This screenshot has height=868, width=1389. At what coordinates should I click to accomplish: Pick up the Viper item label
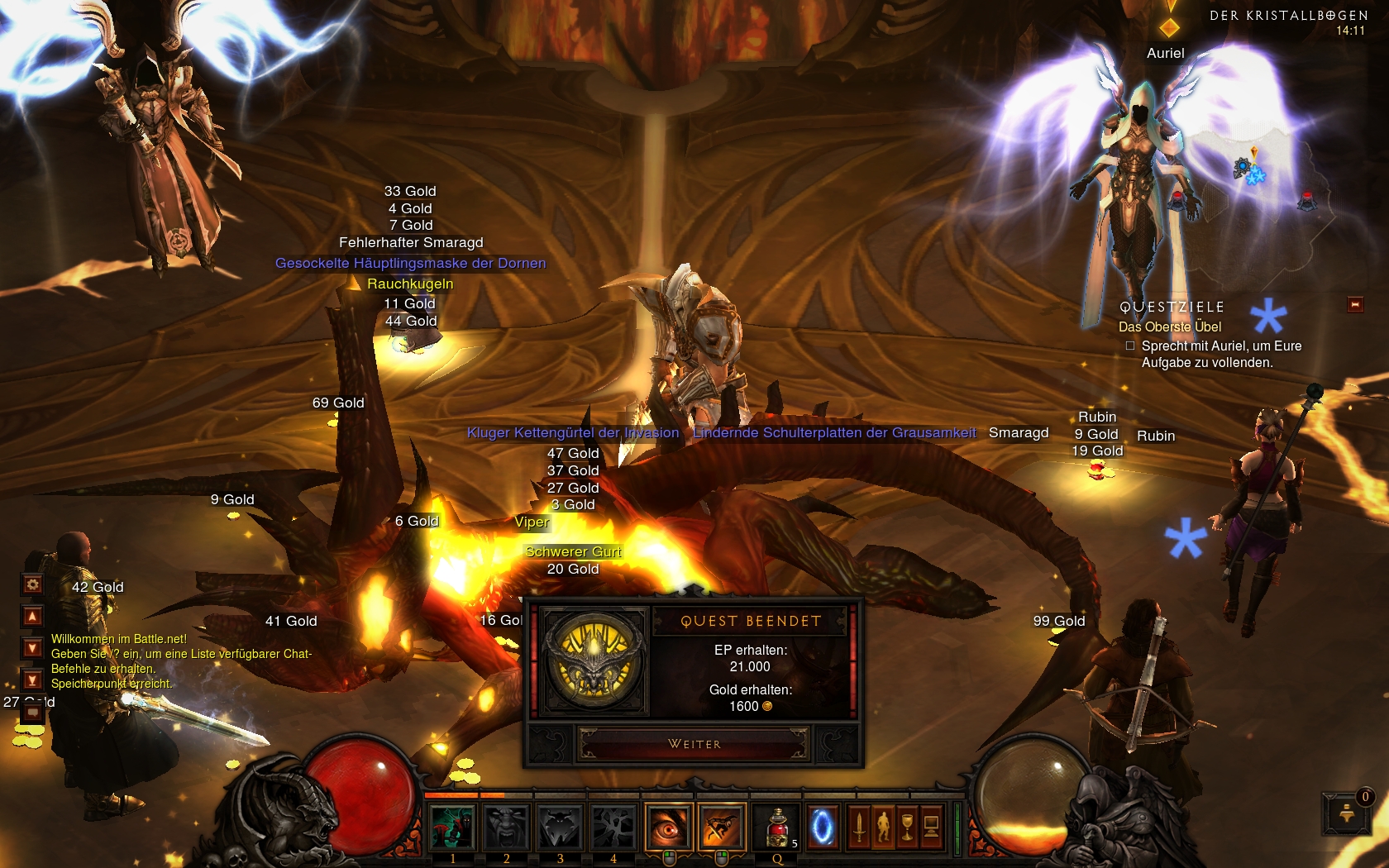[x=531, y=522]
